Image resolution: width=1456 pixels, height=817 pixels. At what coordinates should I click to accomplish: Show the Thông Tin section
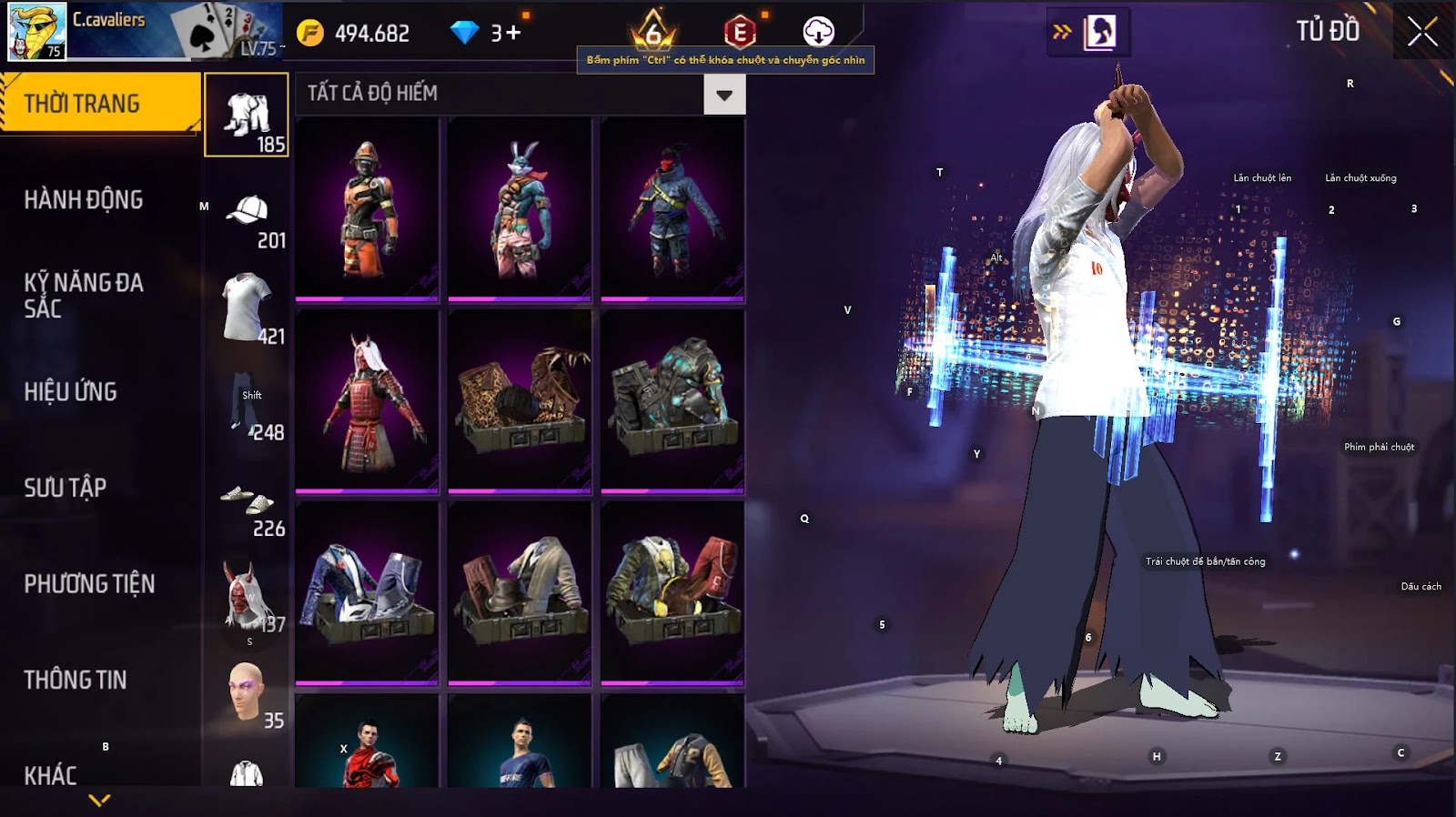[76, 680]
